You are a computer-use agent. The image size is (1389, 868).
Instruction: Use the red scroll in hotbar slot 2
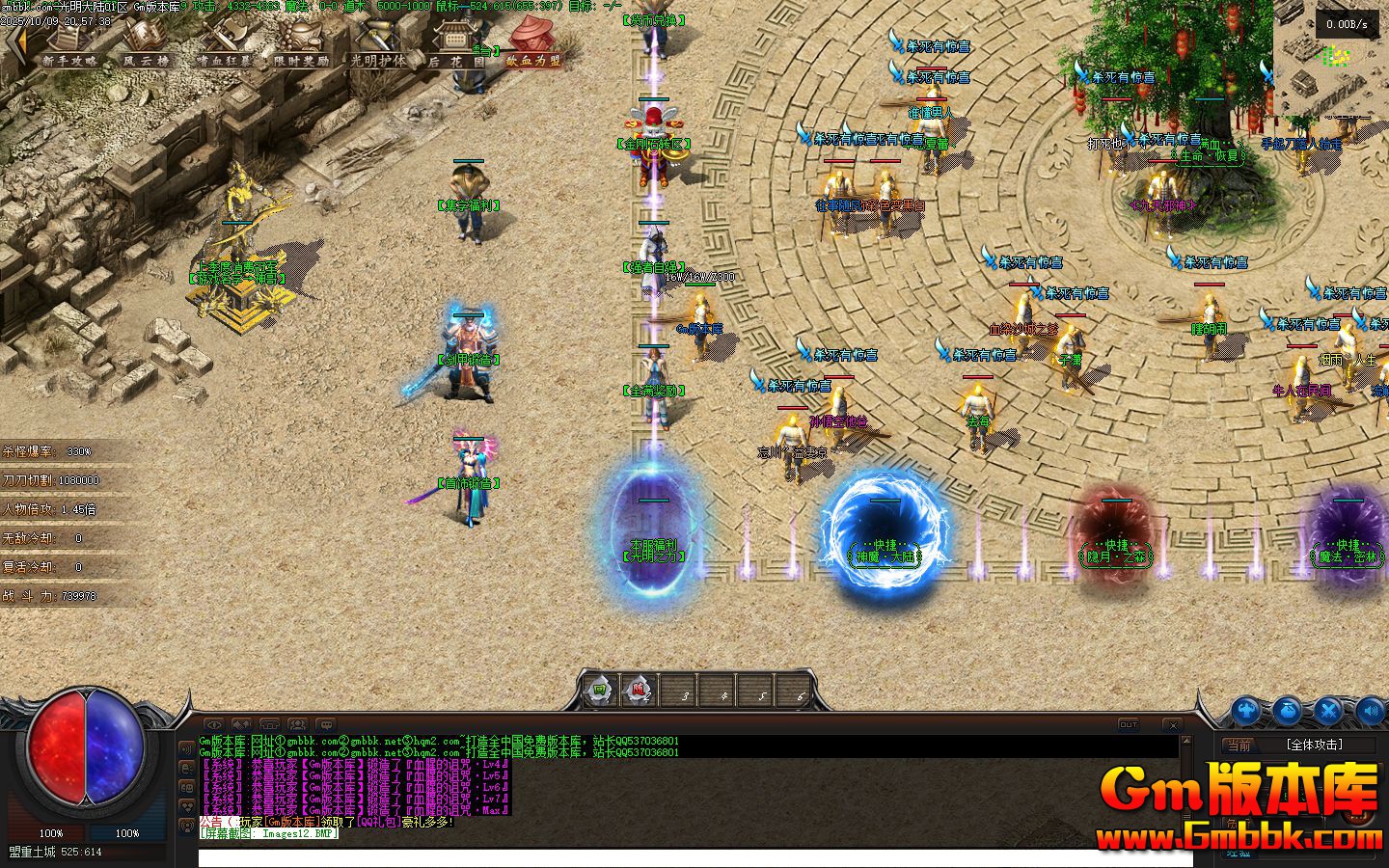639,691
